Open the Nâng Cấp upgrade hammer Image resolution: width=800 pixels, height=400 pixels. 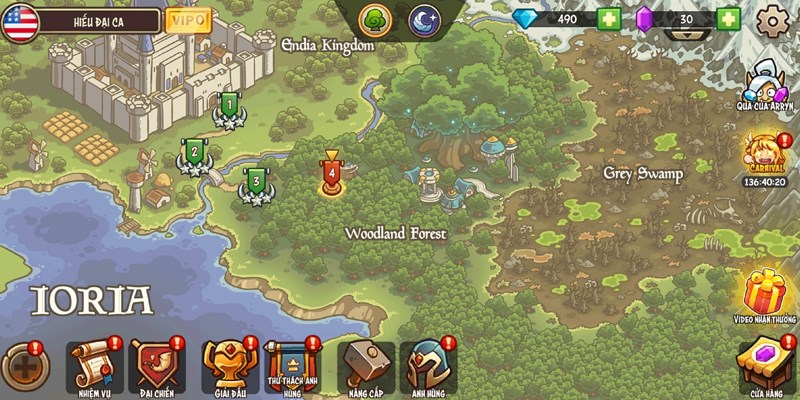tap(365, 365)
